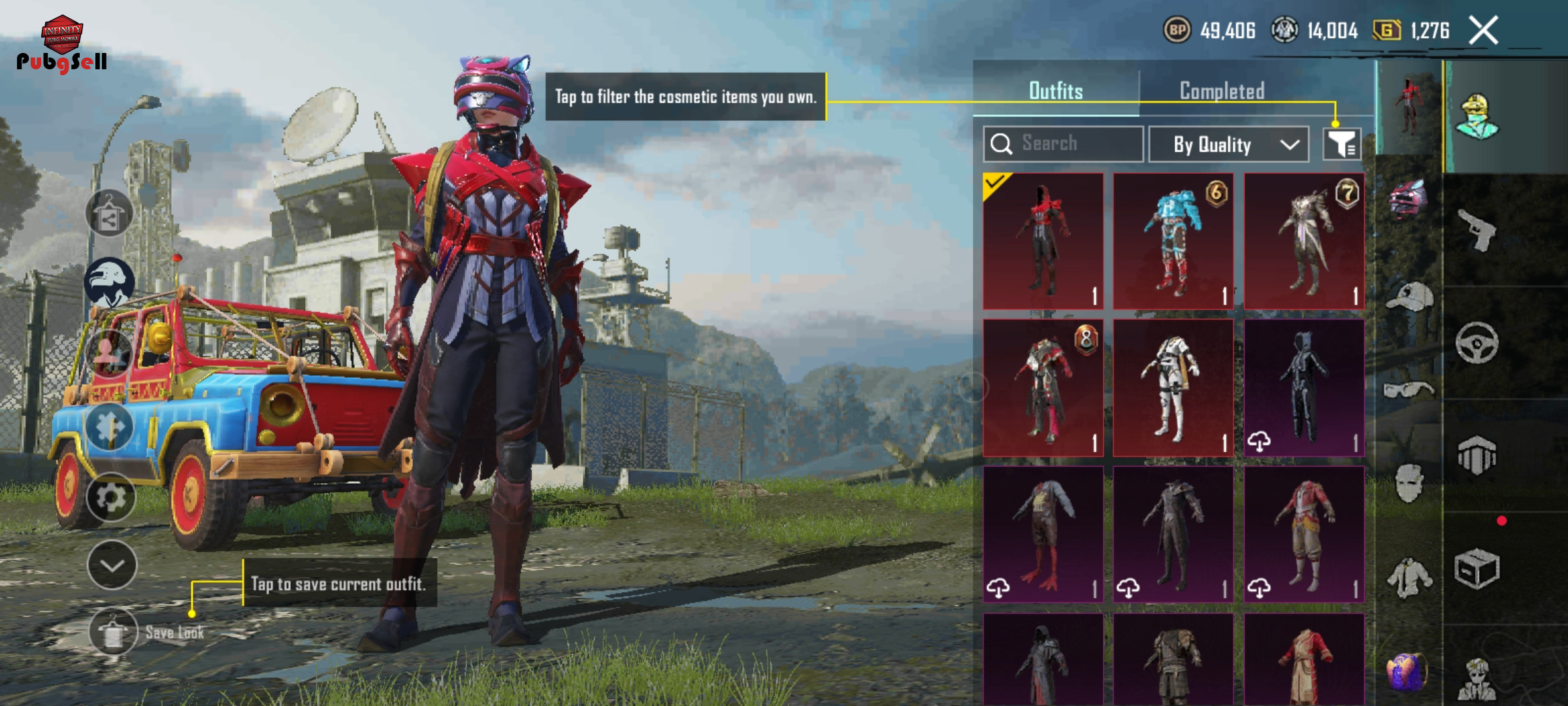Open the gear settings icon

(x=110, y=498)
